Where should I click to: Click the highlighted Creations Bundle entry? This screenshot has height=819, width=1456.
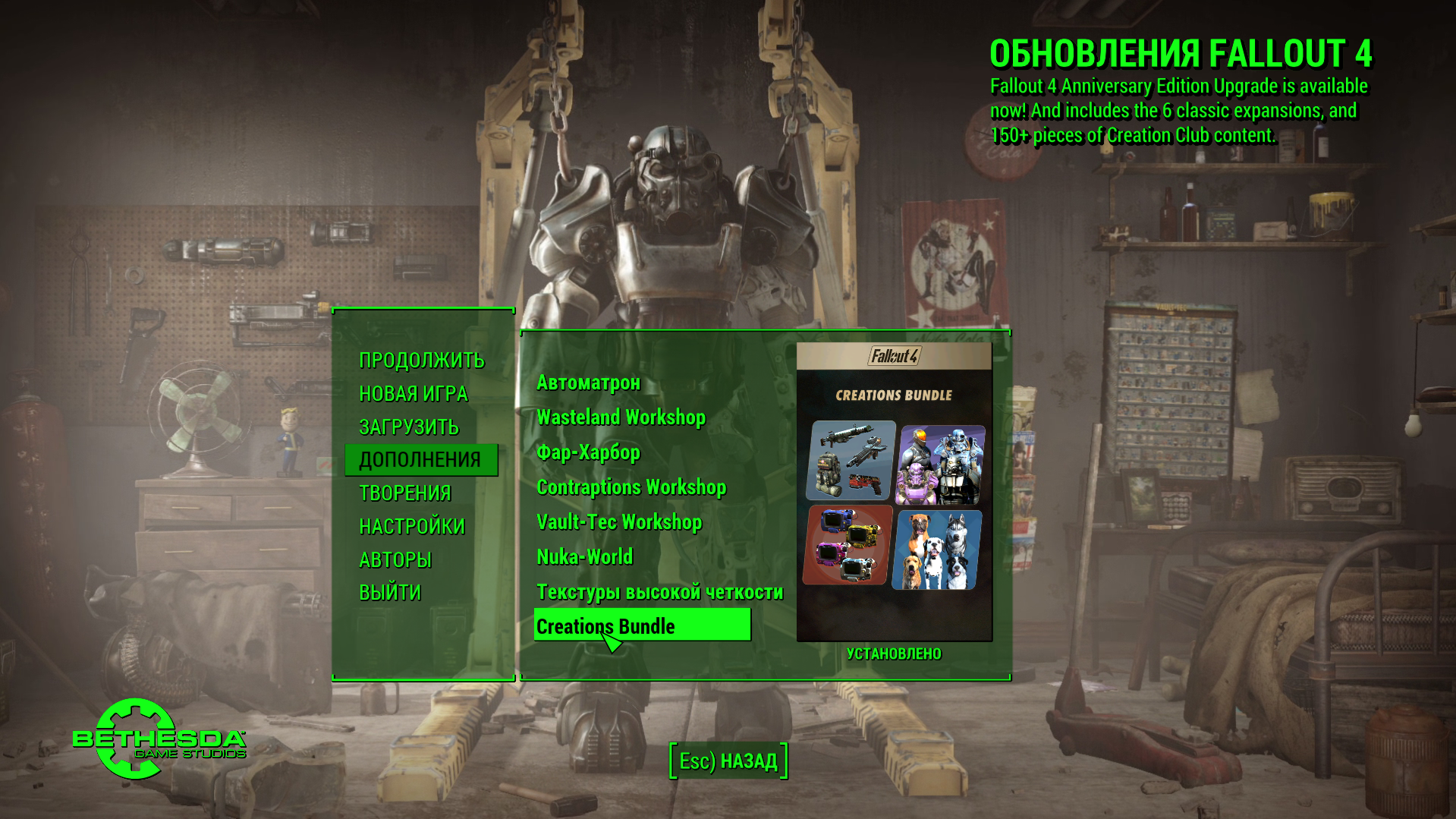641,625
